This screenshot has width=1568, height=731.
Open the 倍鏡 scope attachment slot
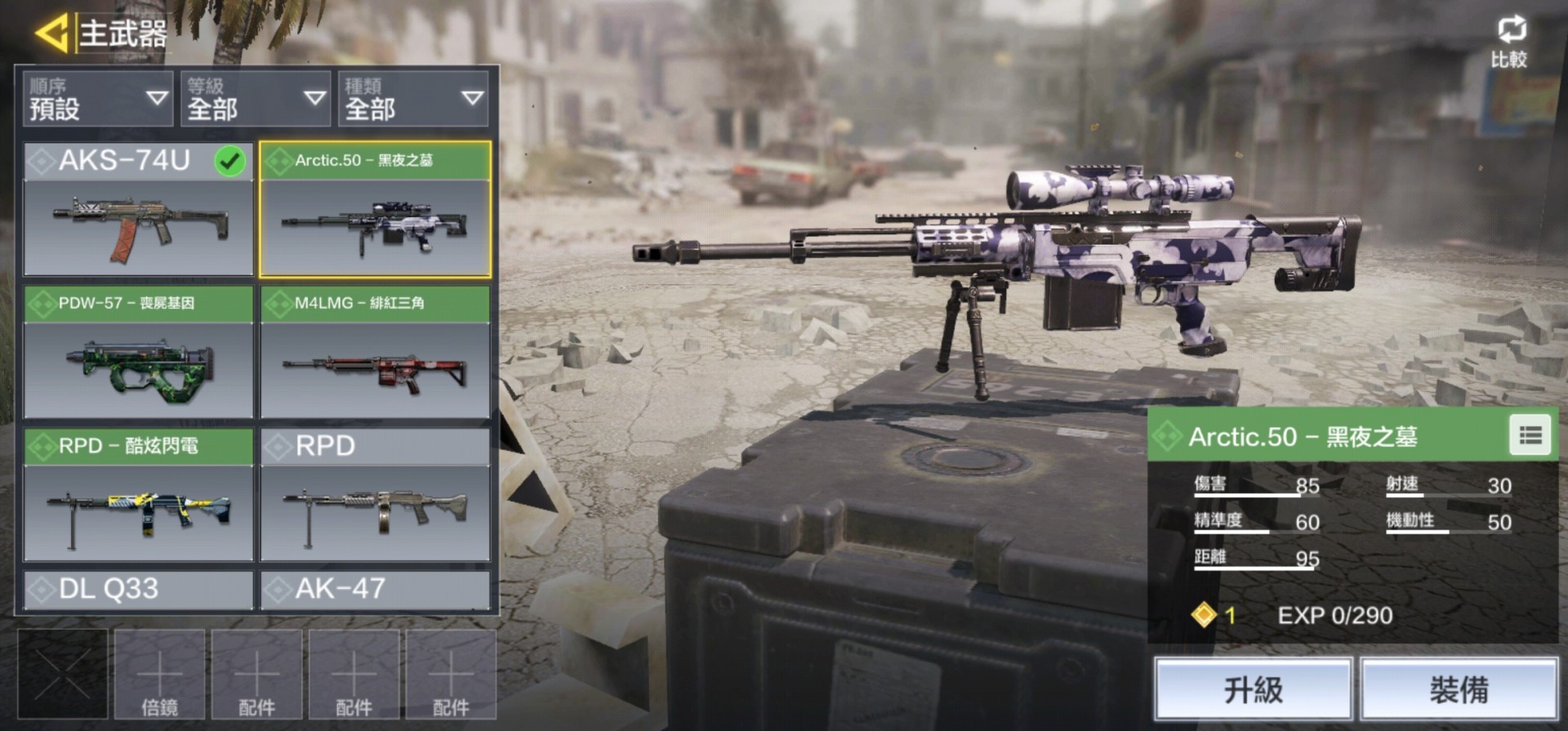(x=159, y=675)
